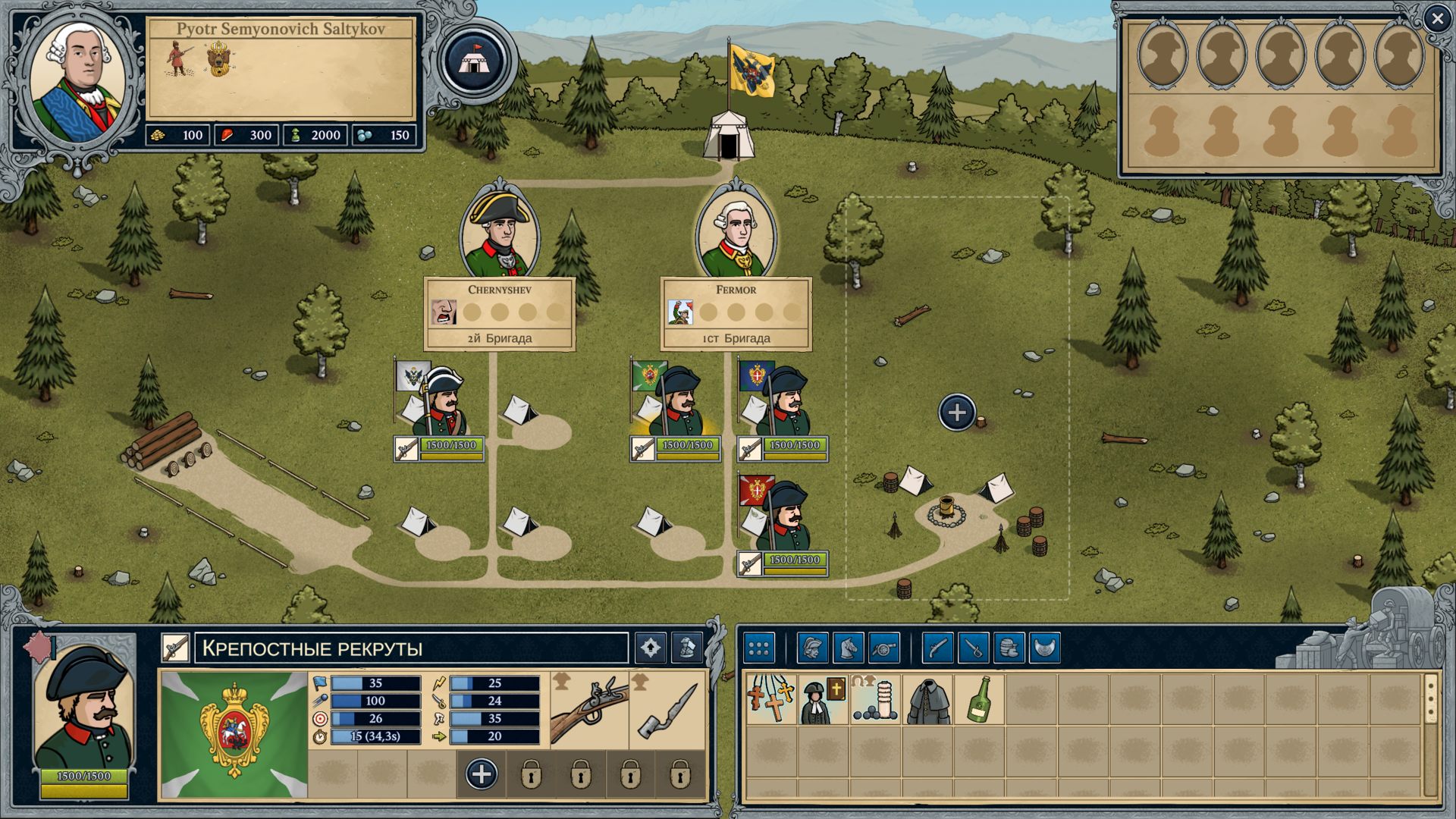The width and height of the screenshot is (1456, 819).
Task: Select the wooden crosses item
Action: point(771,699)
